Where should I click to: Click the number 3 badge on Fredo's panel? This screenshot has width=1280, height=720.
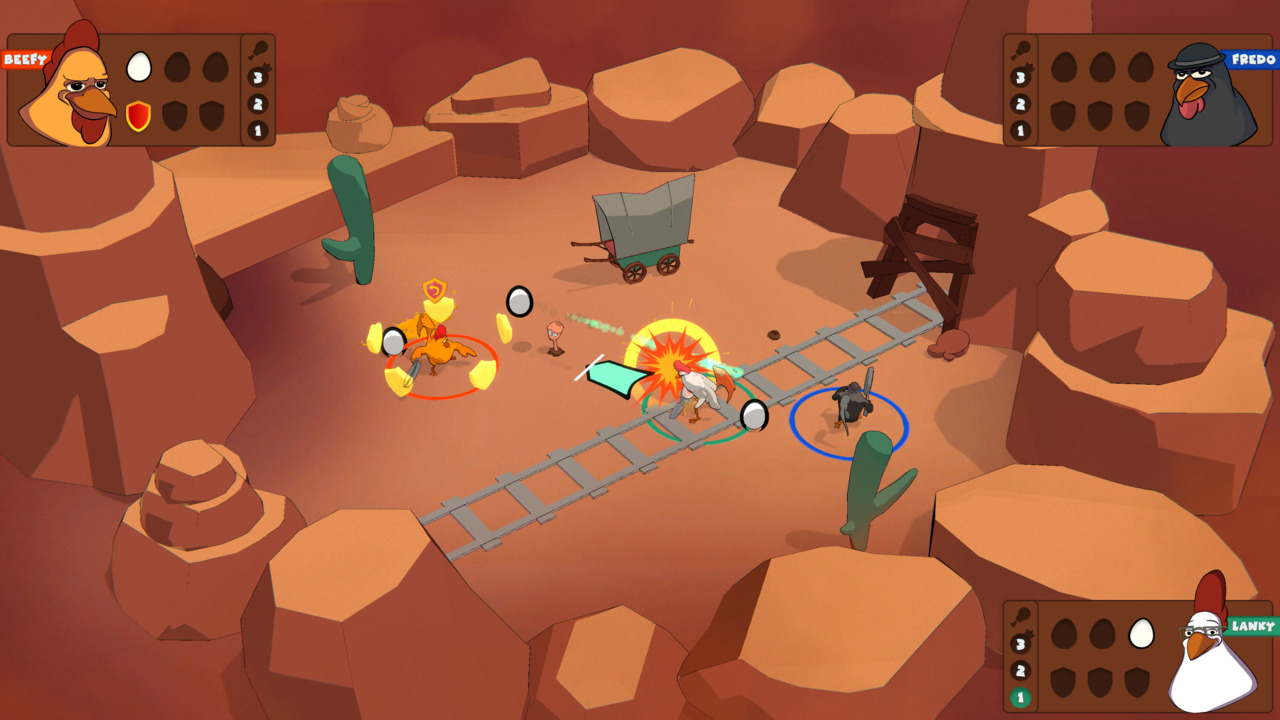click(1020, 76)
